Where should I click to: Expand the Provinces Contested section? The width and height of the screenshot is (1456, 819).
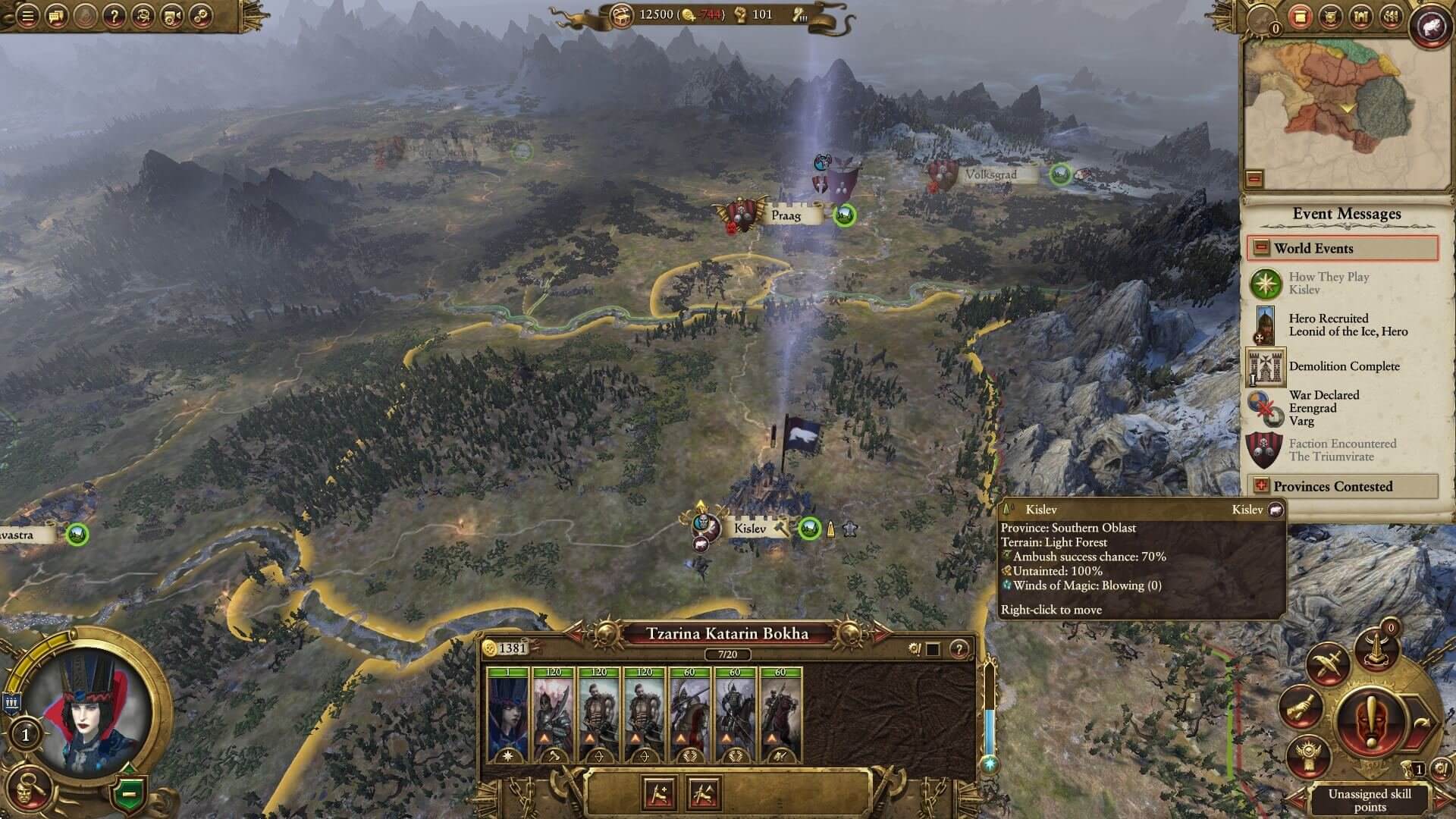point(1261,486)
